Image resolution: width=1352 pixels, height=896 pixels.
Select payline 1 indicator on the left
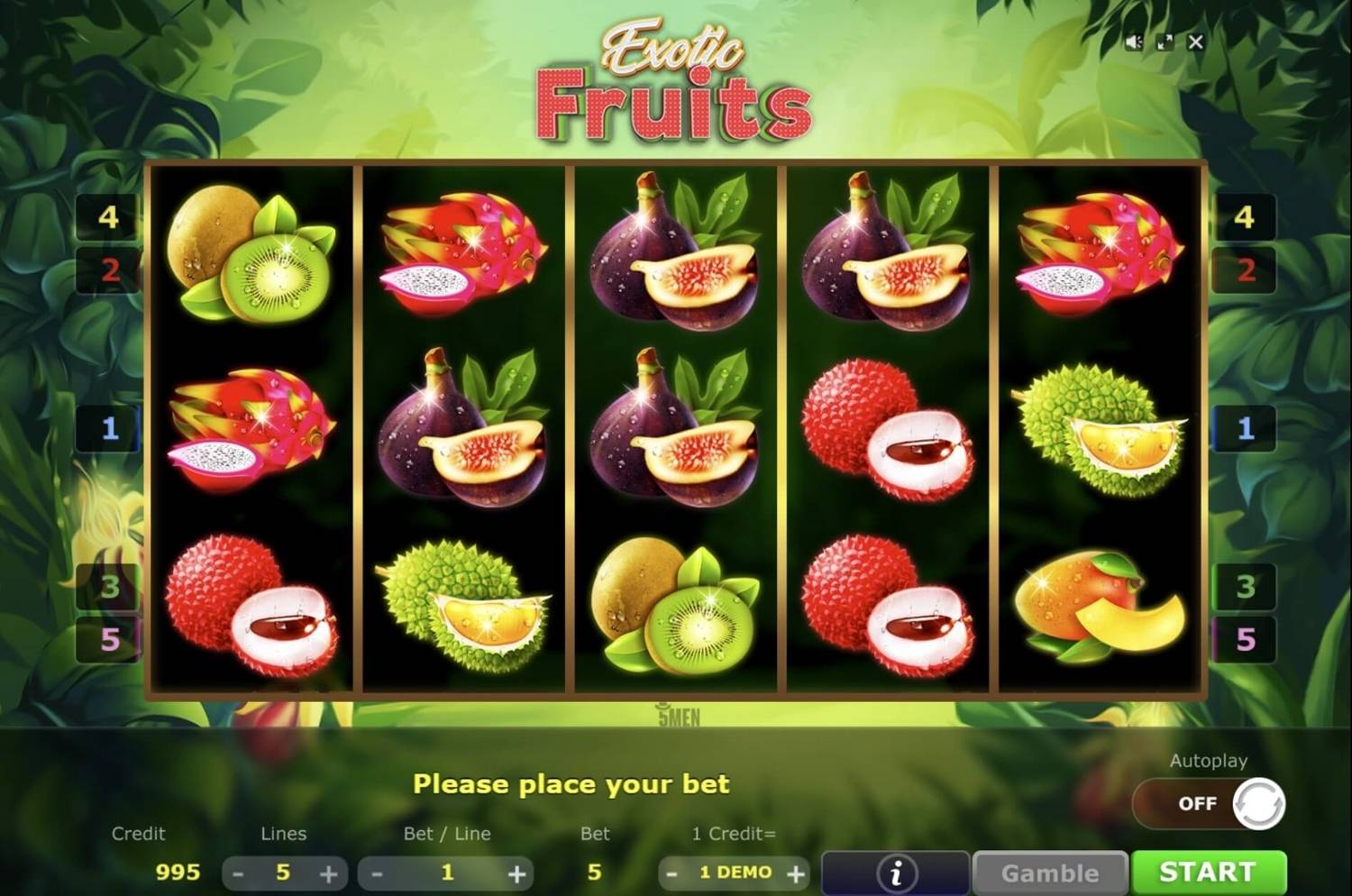(x=108, y=430)
